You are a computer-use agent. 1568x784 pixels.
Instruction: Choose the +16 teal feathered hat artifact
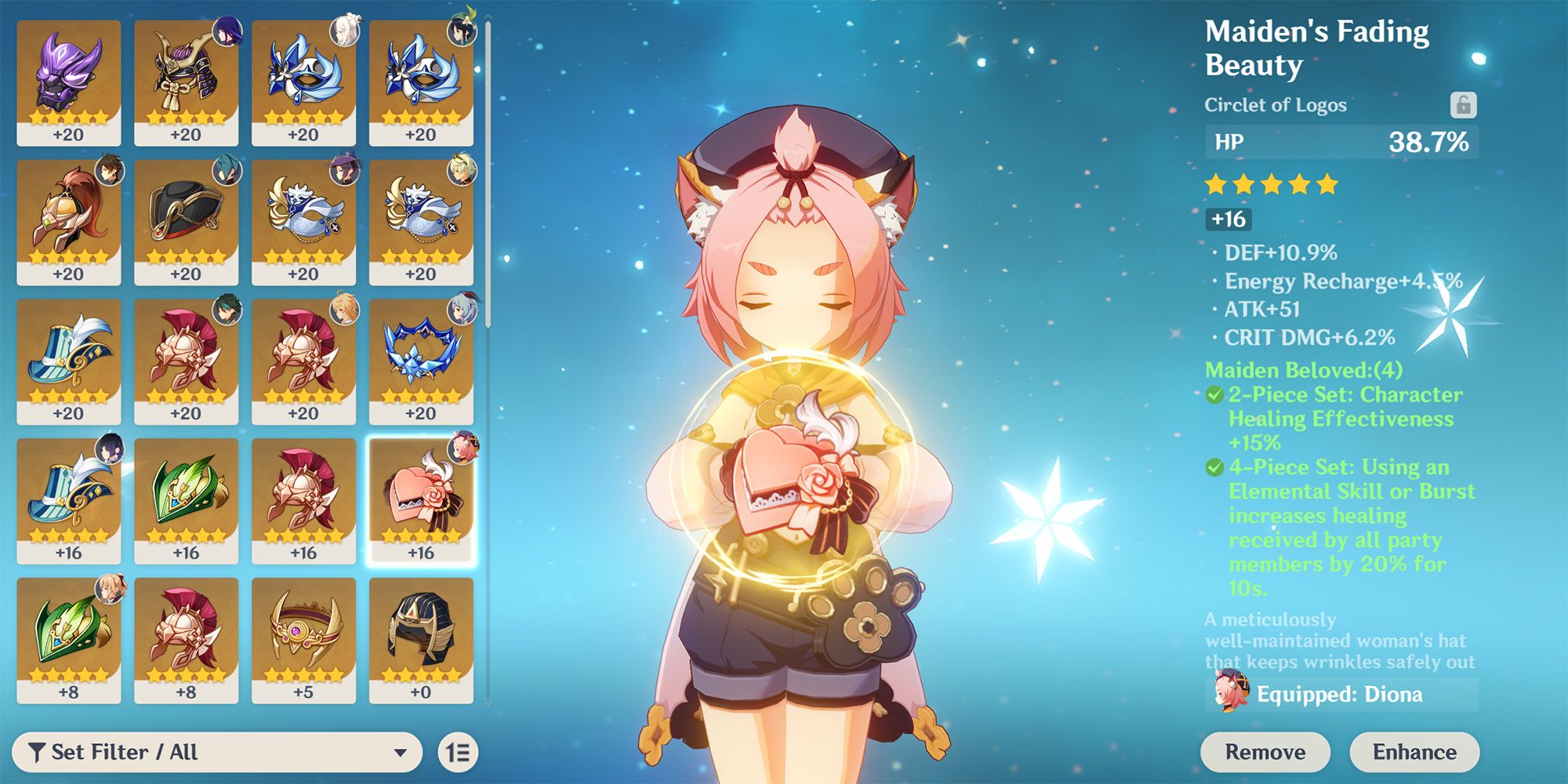69,500
